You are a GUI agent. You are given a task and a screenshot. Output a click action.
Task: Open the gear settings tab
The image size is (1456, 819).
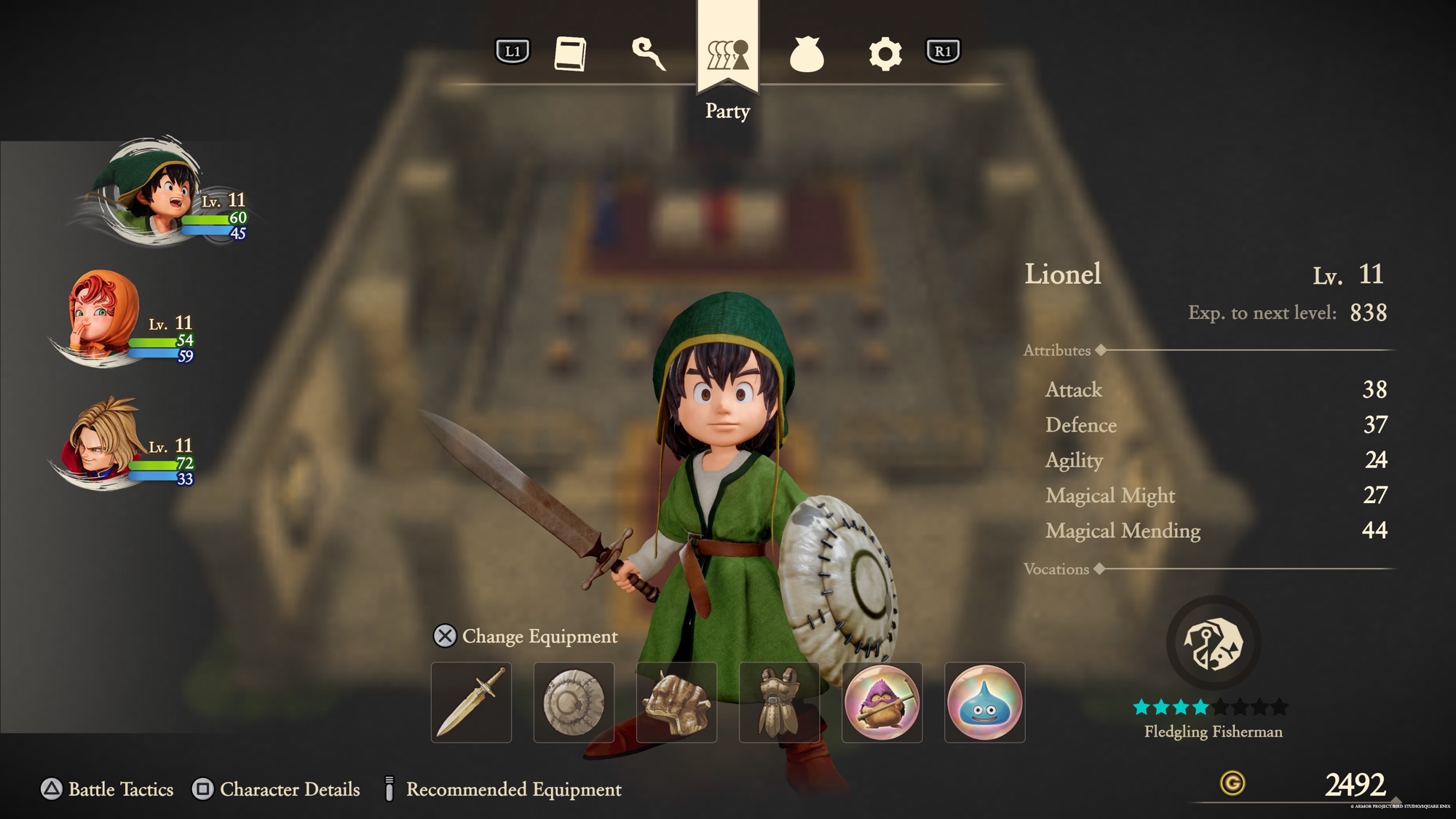pyautogui.click(x=885, y=54)
